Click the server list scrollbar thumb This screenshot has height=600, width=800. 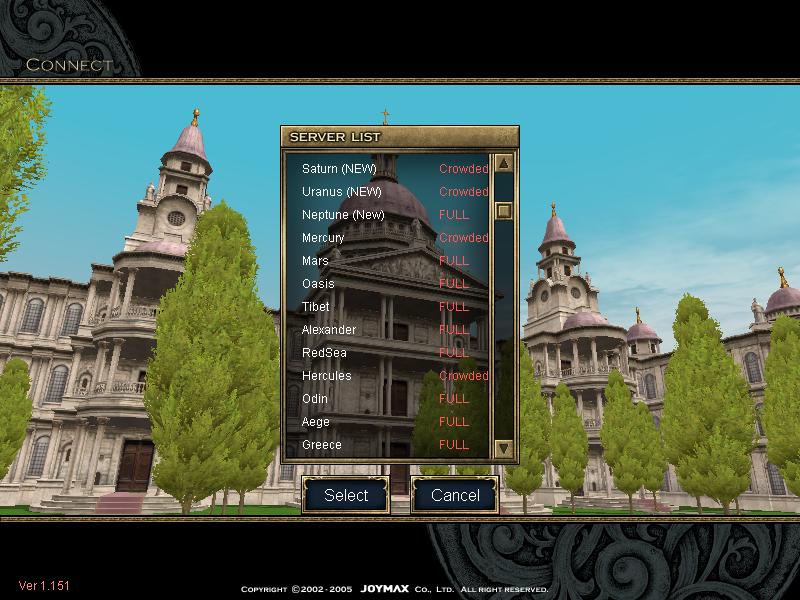504,211
